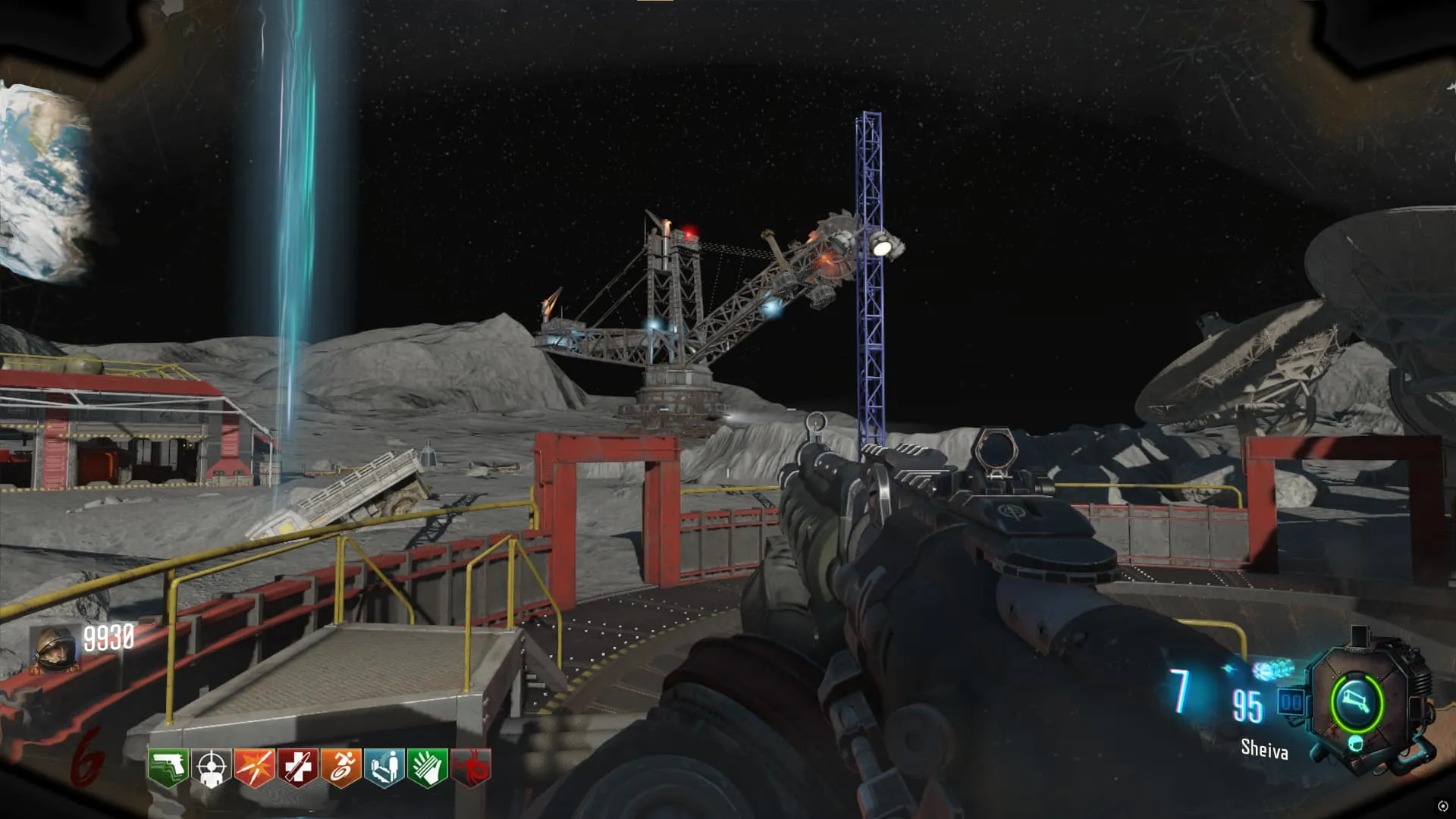
Task: Click the astronaut player portrait
Action: 55,650
